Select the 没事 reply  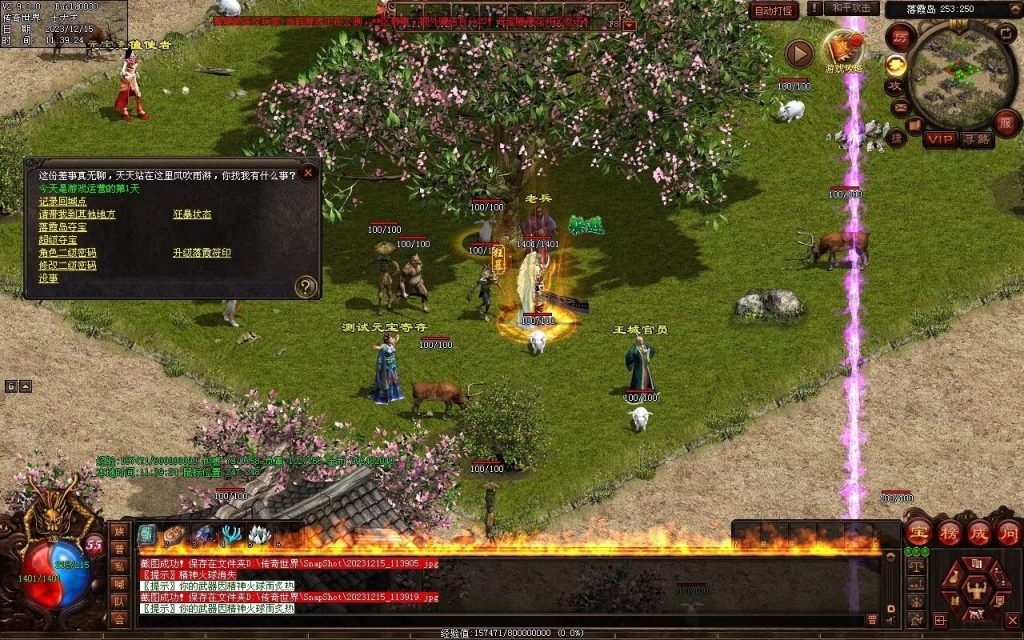coord(48,279)
